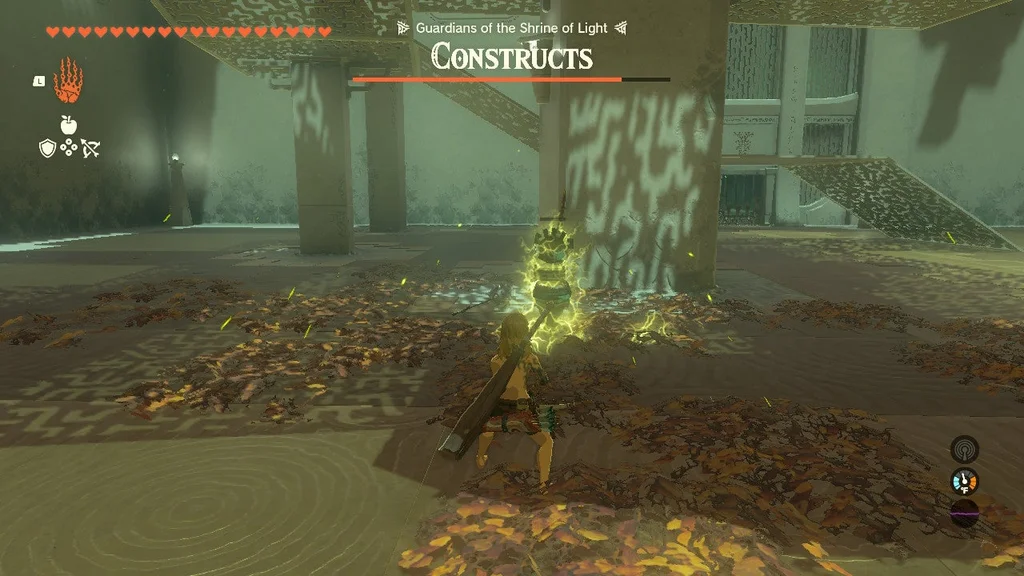1024x576 pixels.
Task: Open the shield quick-select icon
Action: pos(47,149)
